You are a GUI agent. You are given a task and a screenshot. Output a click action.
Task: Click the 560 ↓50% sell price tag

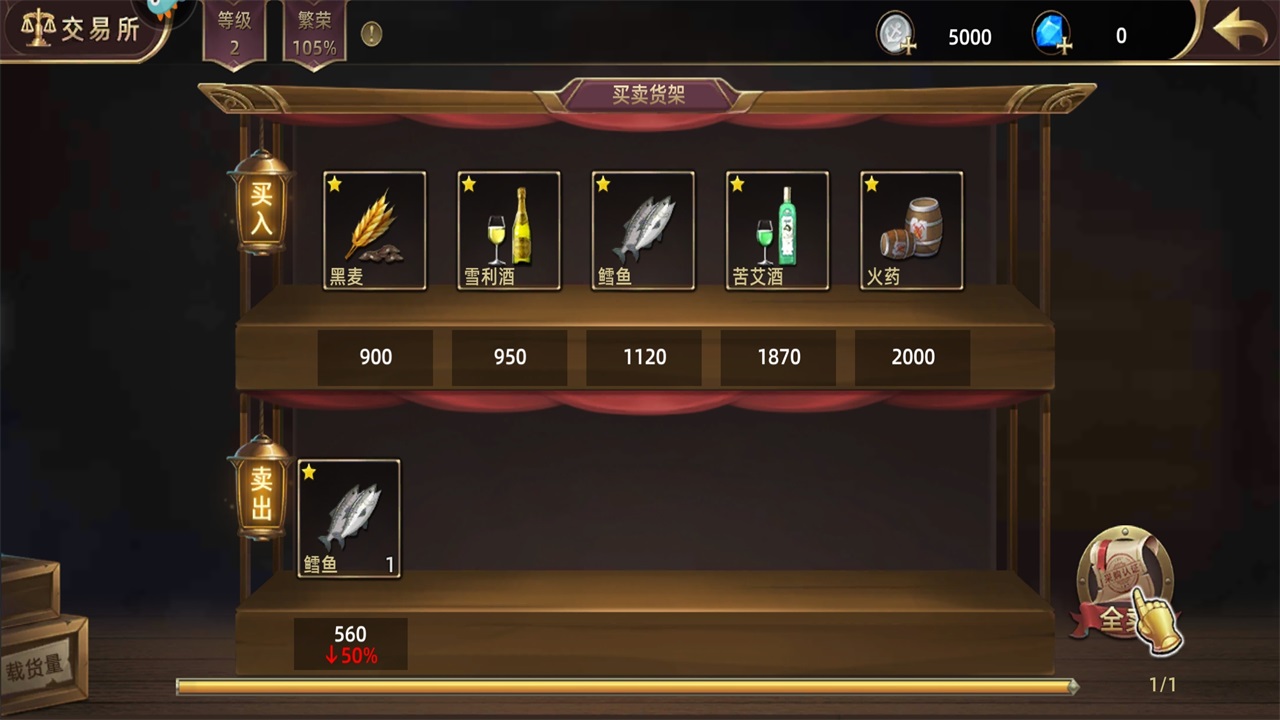tap(350, 644)
